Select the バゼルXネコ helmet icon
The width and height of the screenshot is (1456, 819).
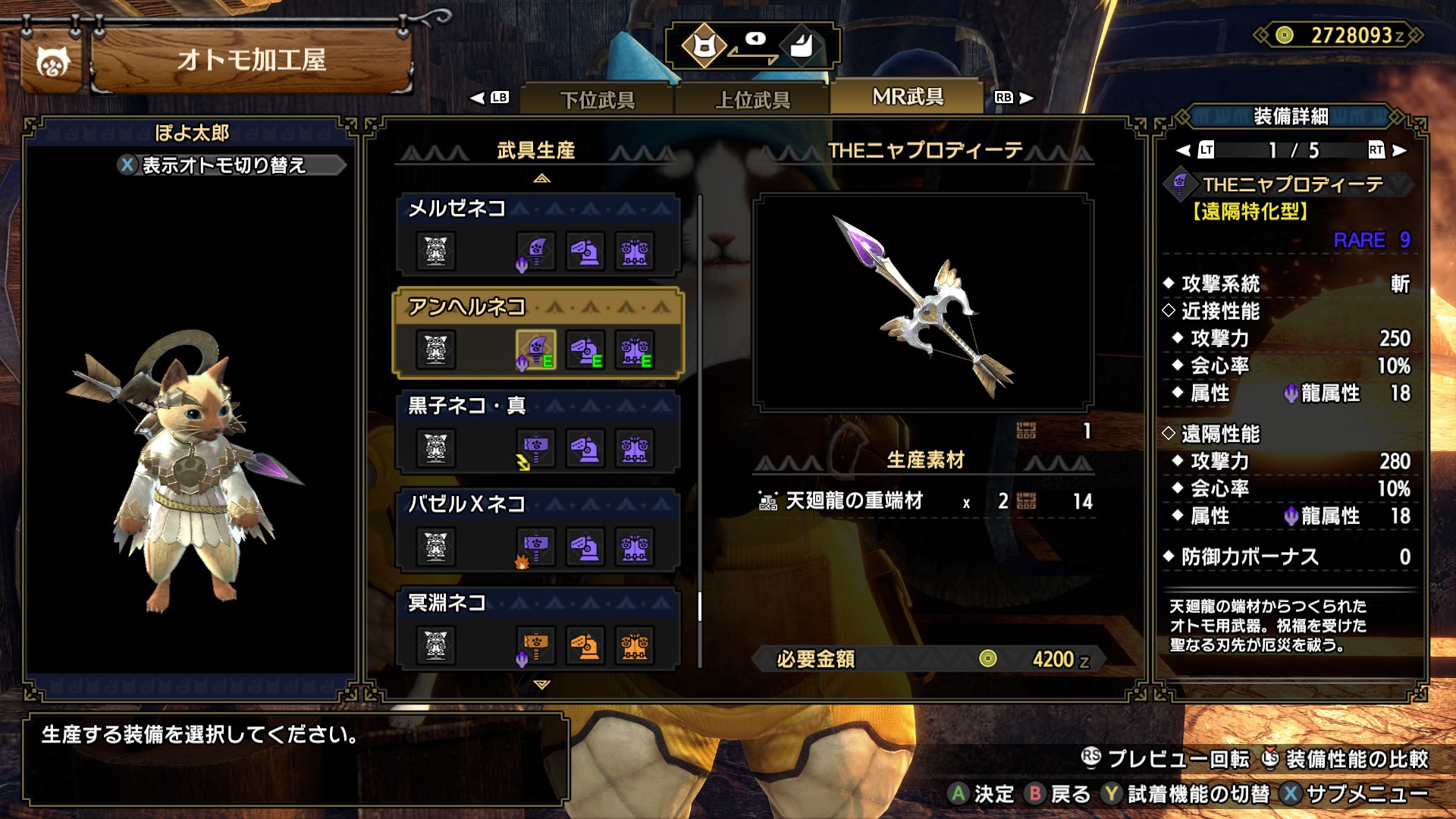click(x=585, y=547)
